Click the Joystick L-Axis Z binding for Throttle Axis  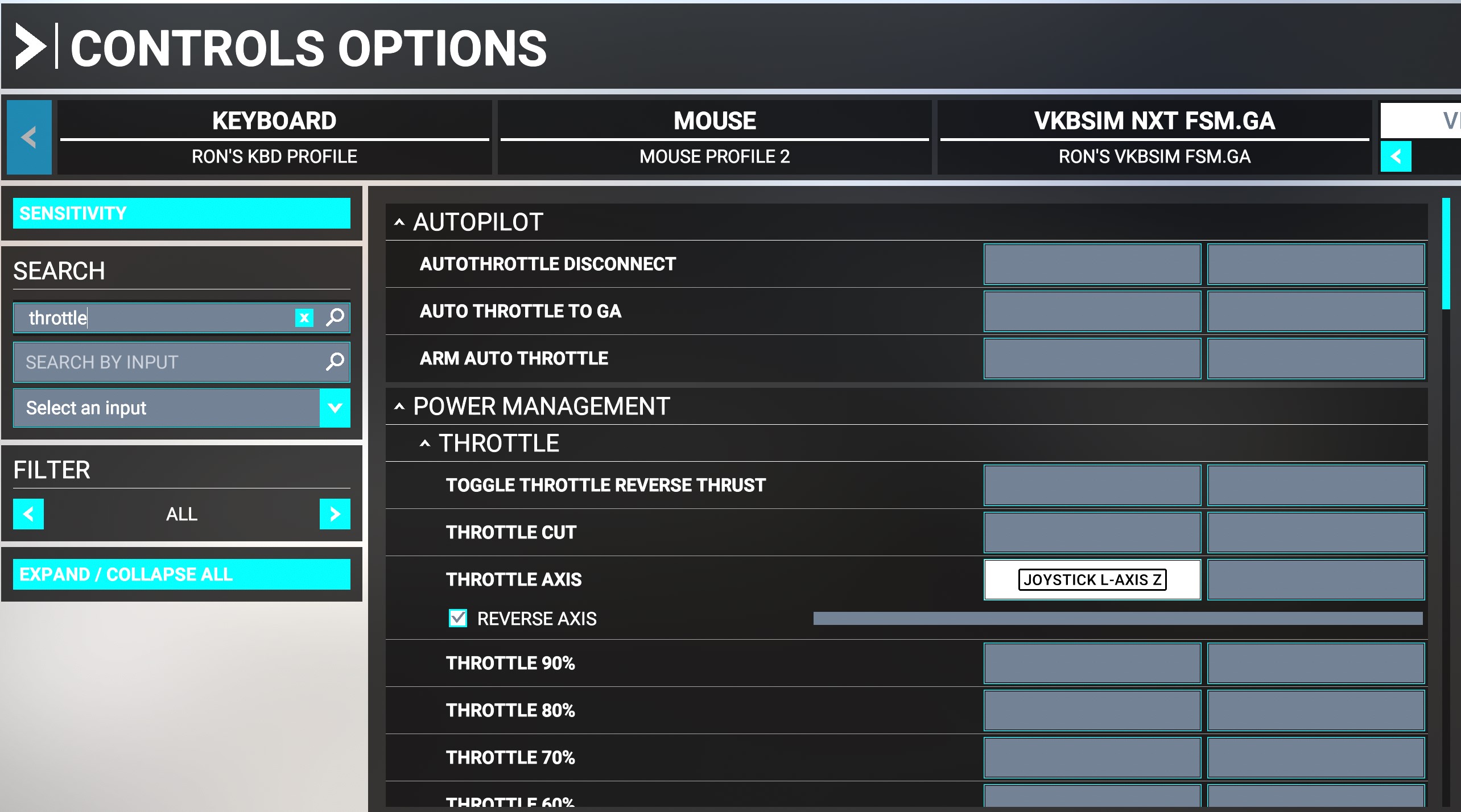click(1092, 579)
